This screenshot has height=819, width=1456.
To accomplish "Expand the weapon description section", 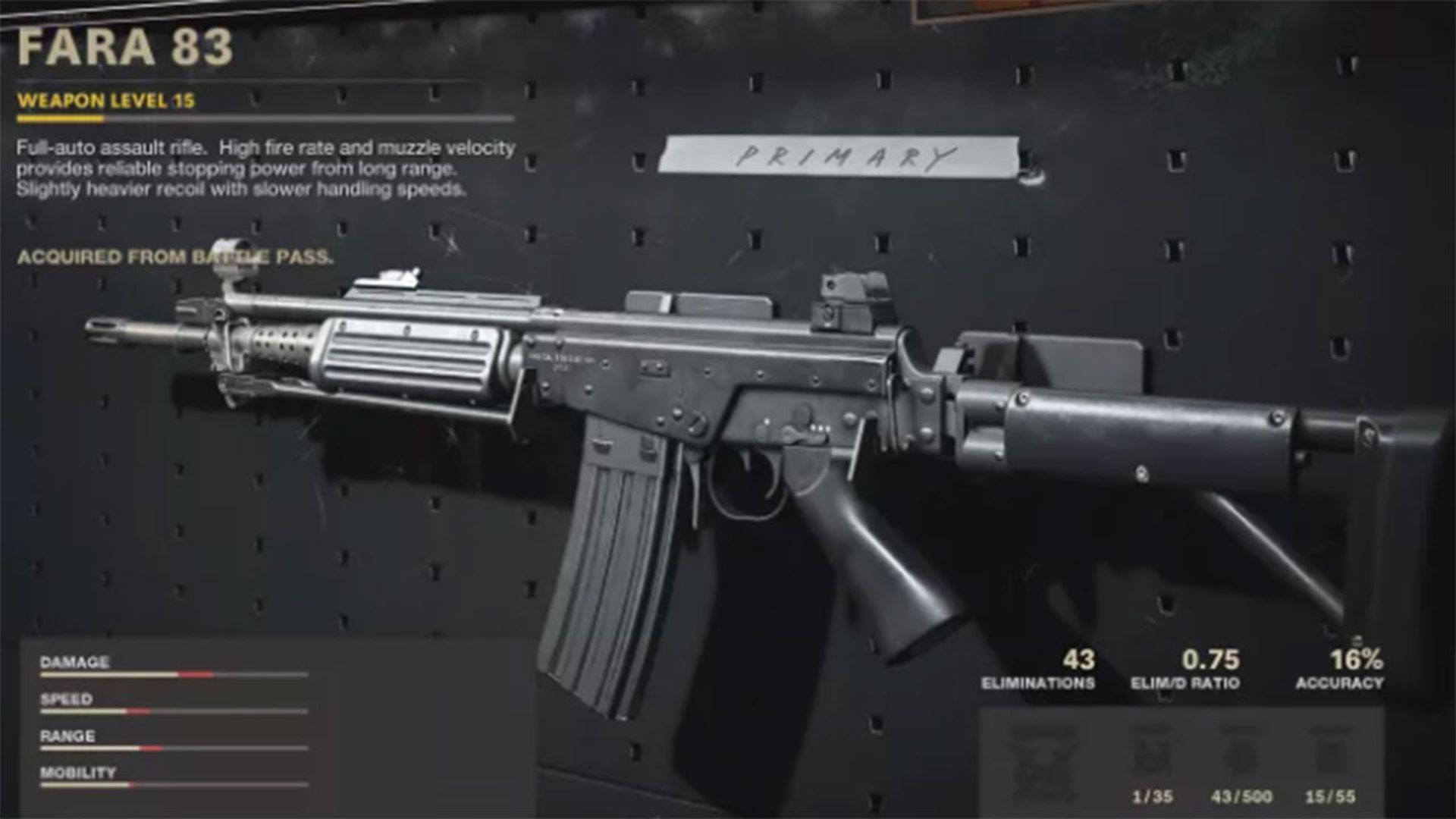I will 269,168.
